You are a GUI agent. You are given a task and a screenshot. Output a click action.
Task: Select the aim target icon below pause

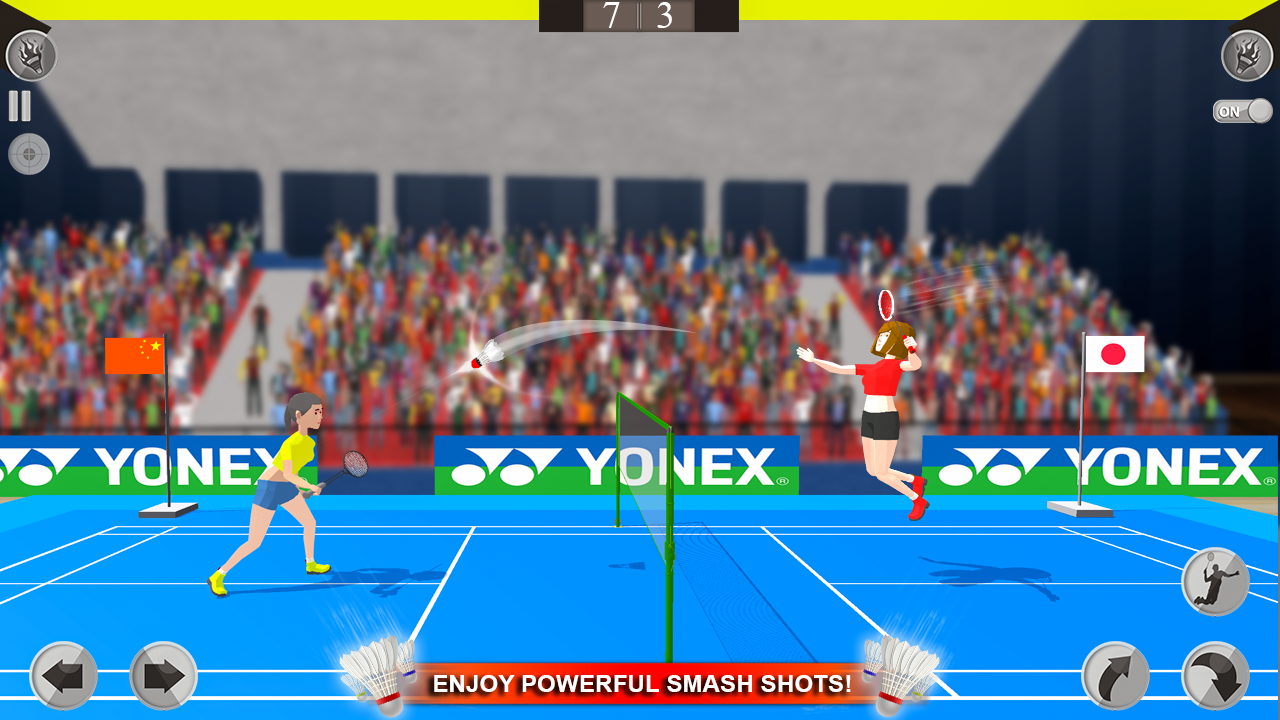29,155
